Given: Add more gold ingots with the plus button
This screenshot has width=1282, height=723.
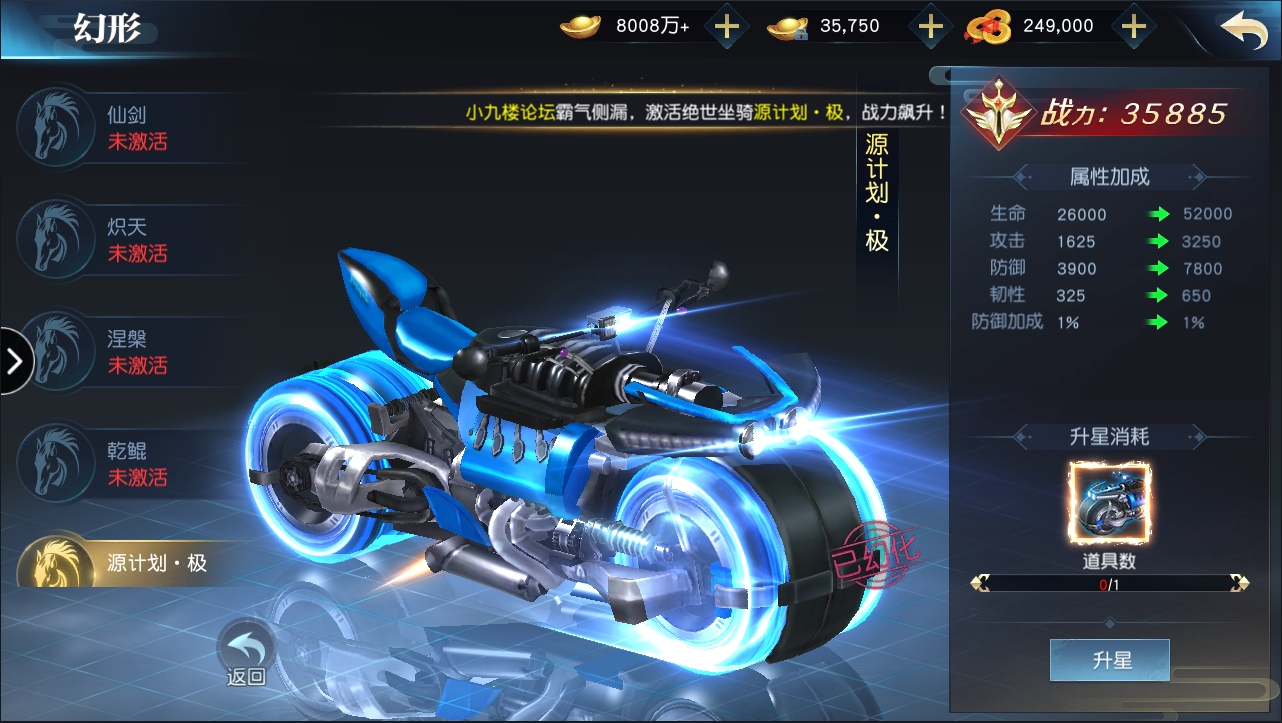Looking at the screenshot, I should click(x=727, y=27).
